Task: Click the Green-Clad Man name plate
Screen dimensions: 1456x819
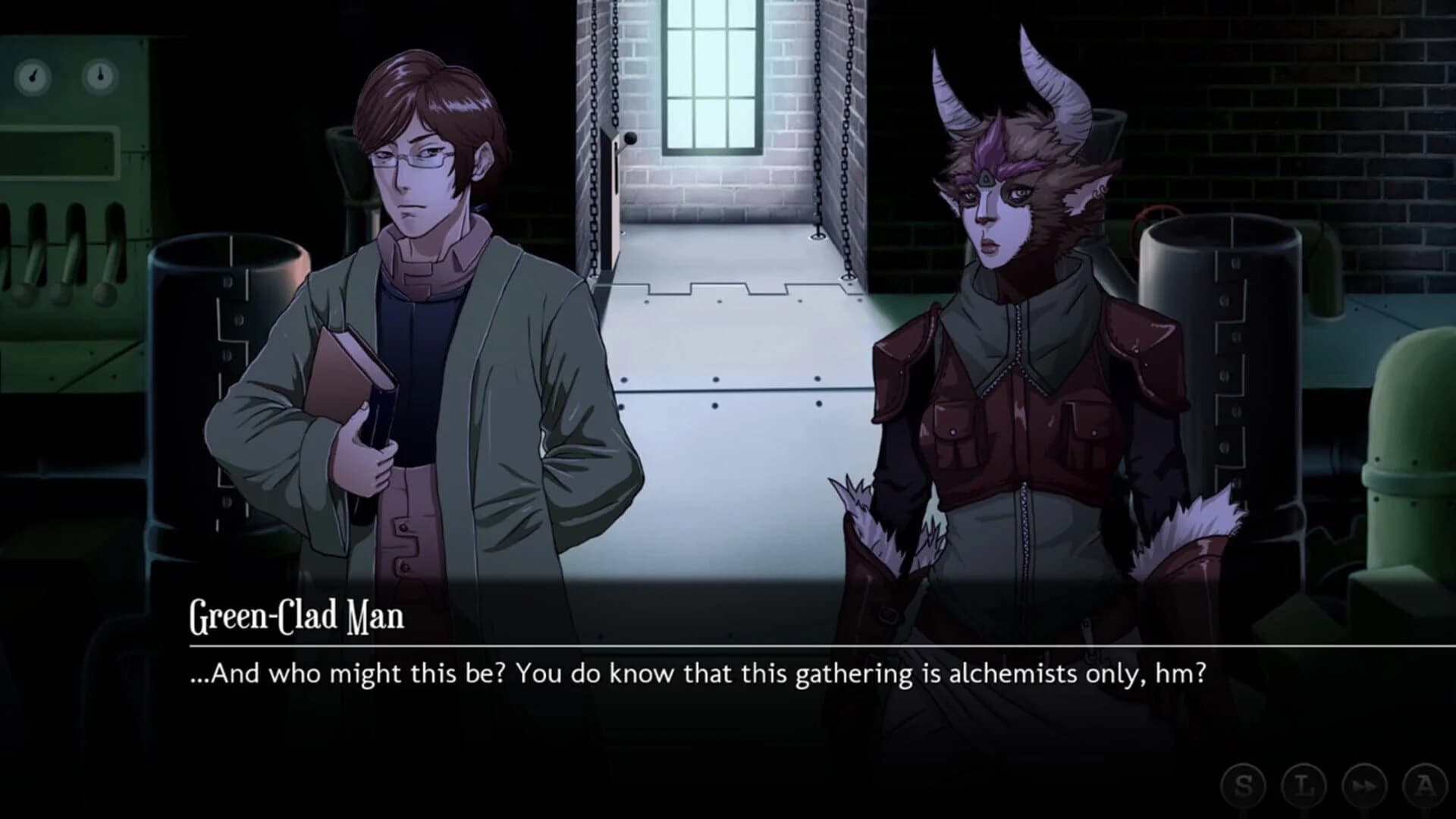Action: click(296, 618)
